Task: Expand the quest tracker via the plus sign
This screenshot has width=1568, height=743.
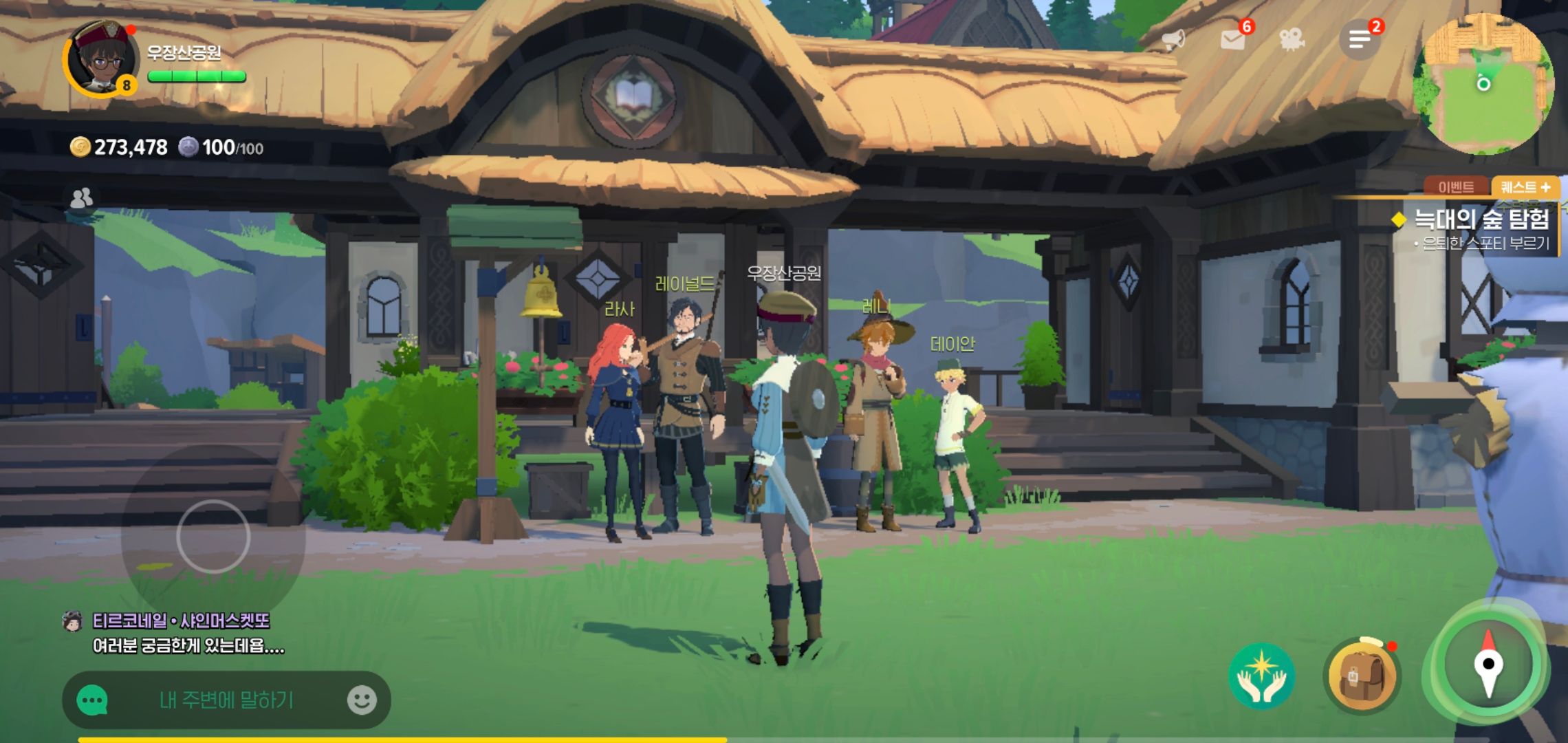Action: click(1547, 186)
